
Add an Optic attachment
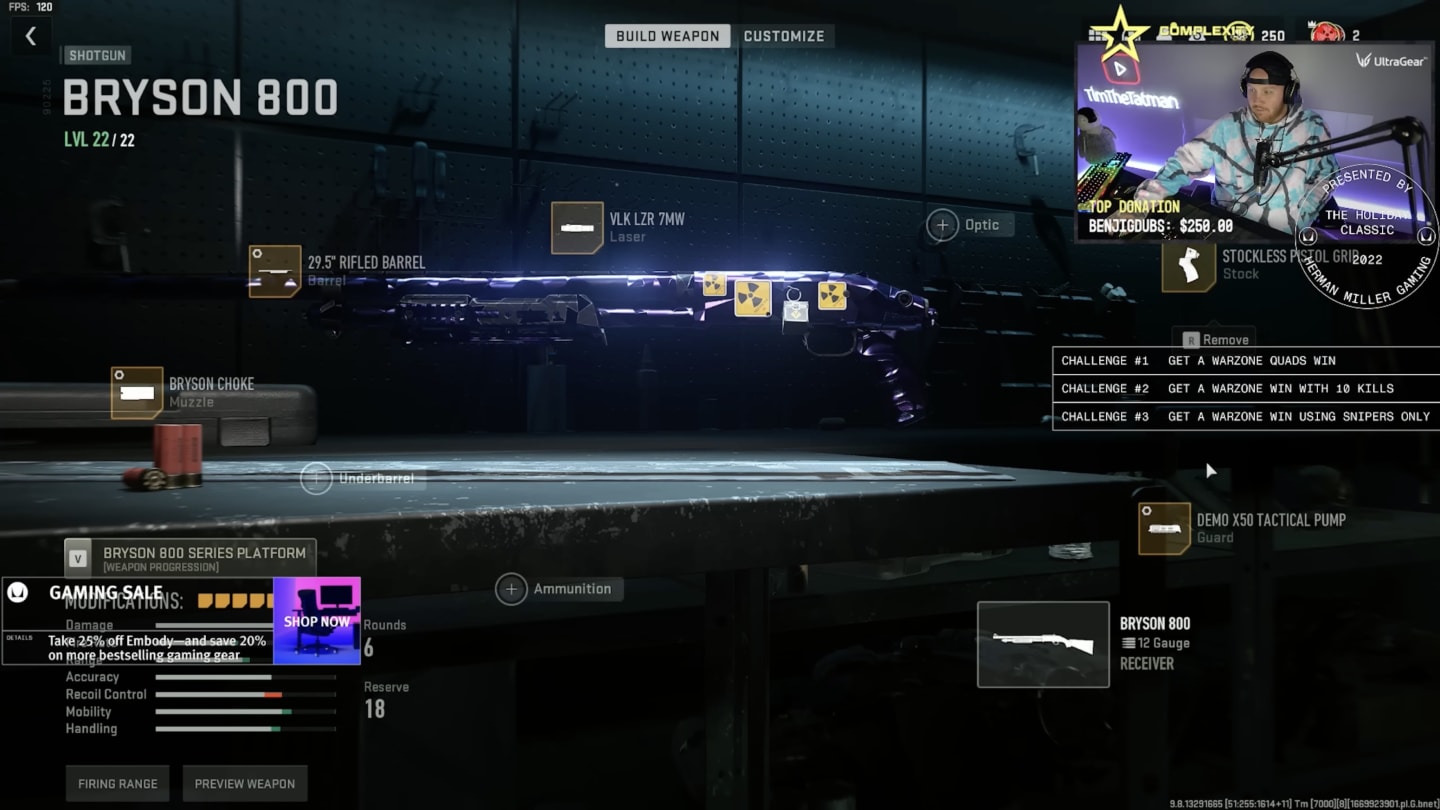943,225
